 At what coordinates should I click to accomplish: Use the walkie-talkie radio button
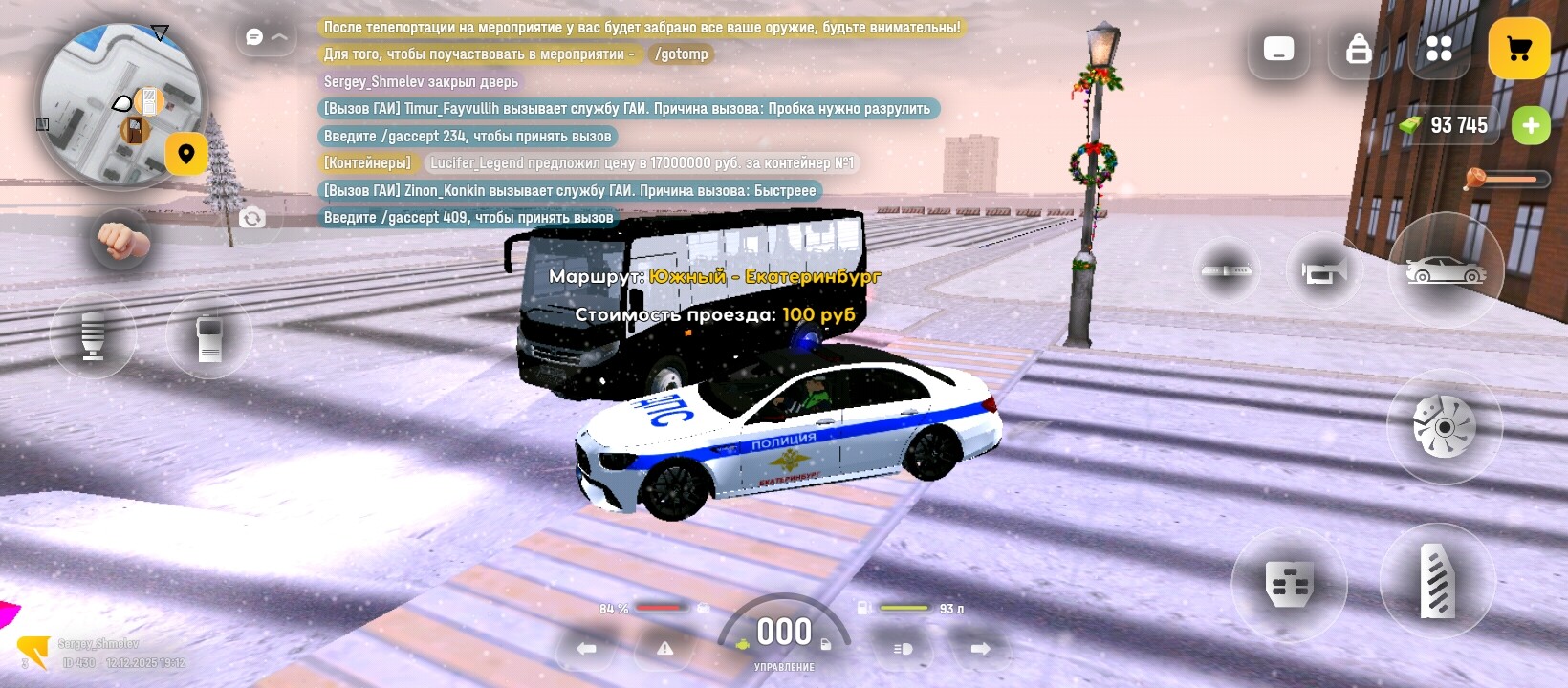coord(209,337)
